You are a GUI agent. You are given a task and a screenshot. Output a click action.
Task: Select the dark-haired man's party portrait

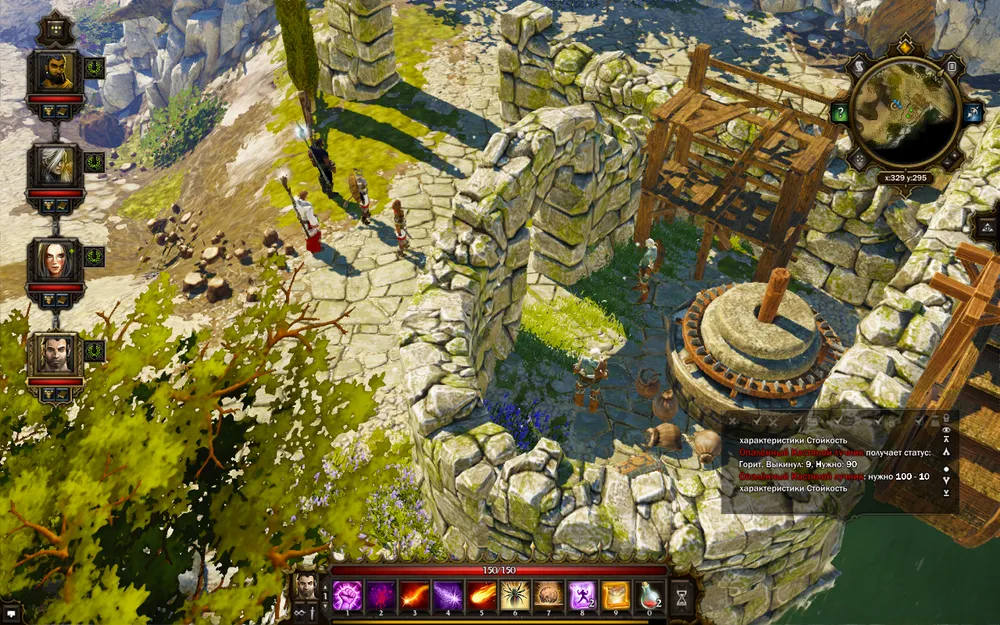pyautogui.click(x=54, y=353)
